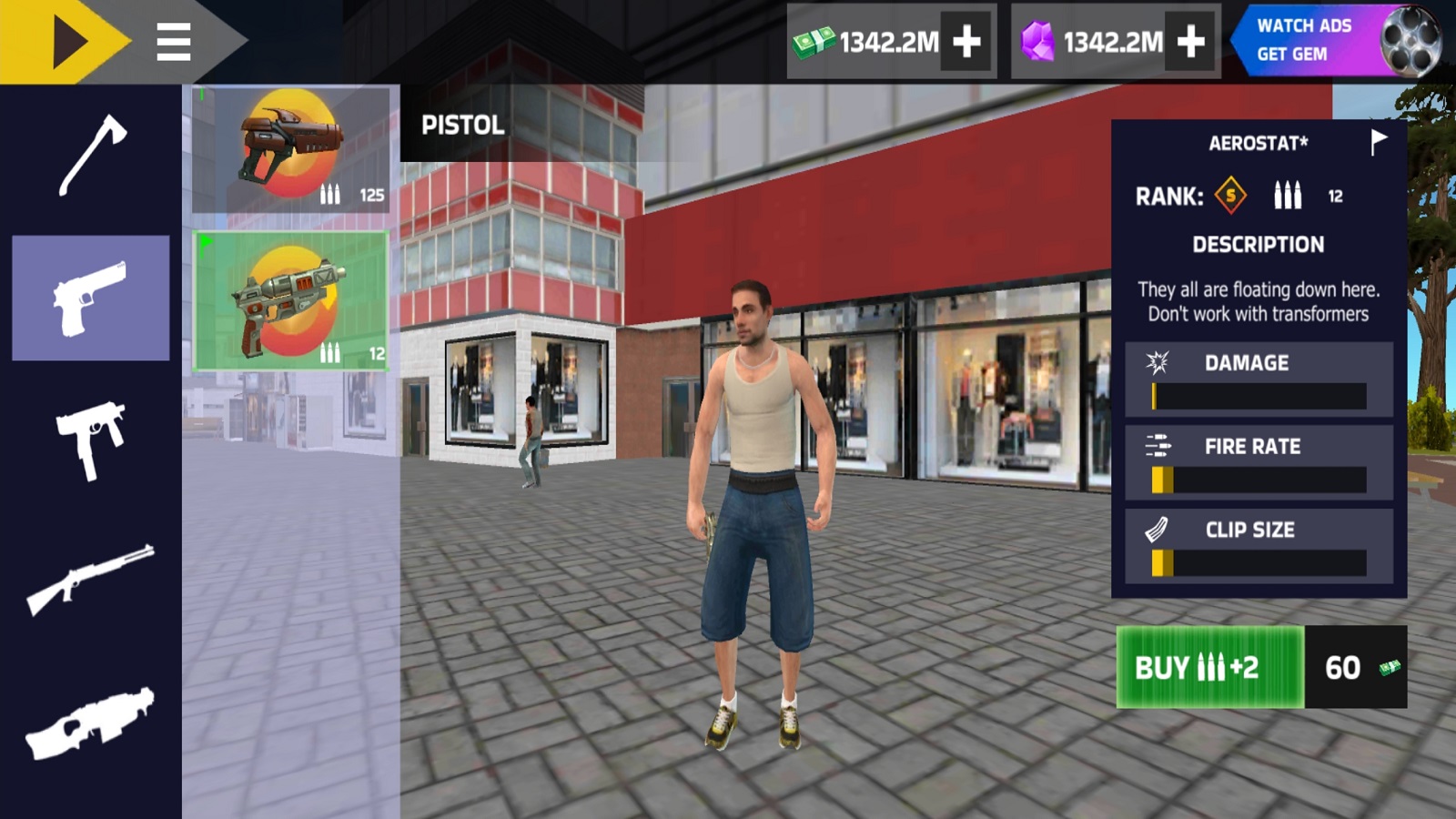Select the pistol with 125 ammo
This screenshot has height=819, width=1456.
pos(291,150)
